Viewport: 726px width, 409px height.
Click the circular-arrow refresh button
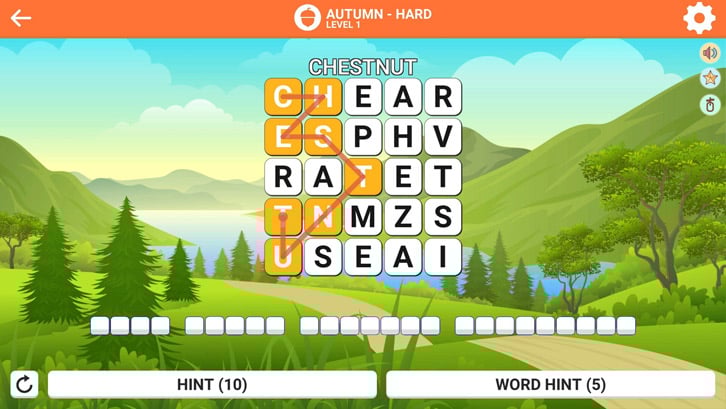tap(24, 384)
